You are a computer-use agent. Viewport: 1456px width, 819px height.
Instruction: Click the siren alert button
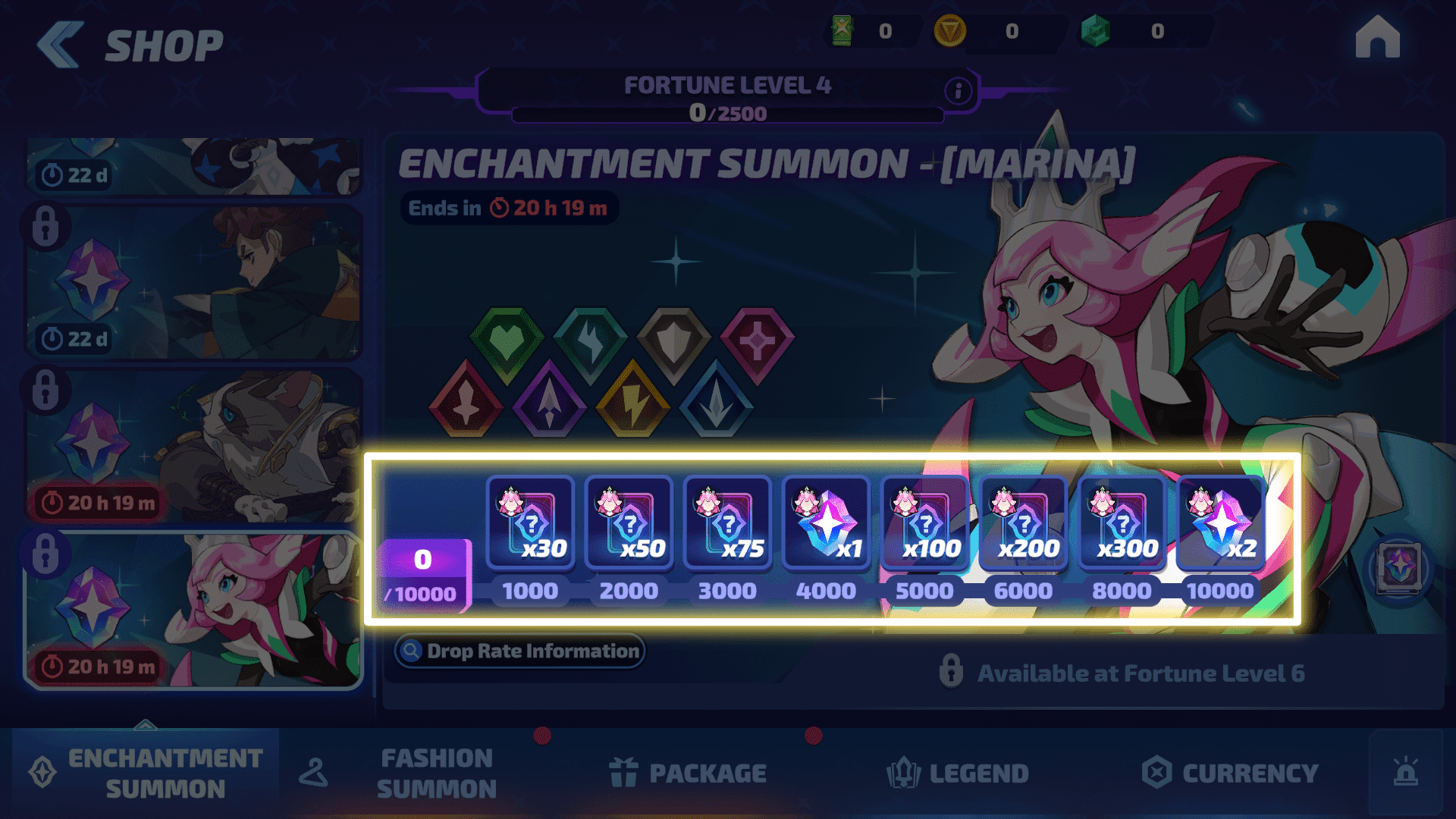pyautogui.click(x=1405, y=773)
